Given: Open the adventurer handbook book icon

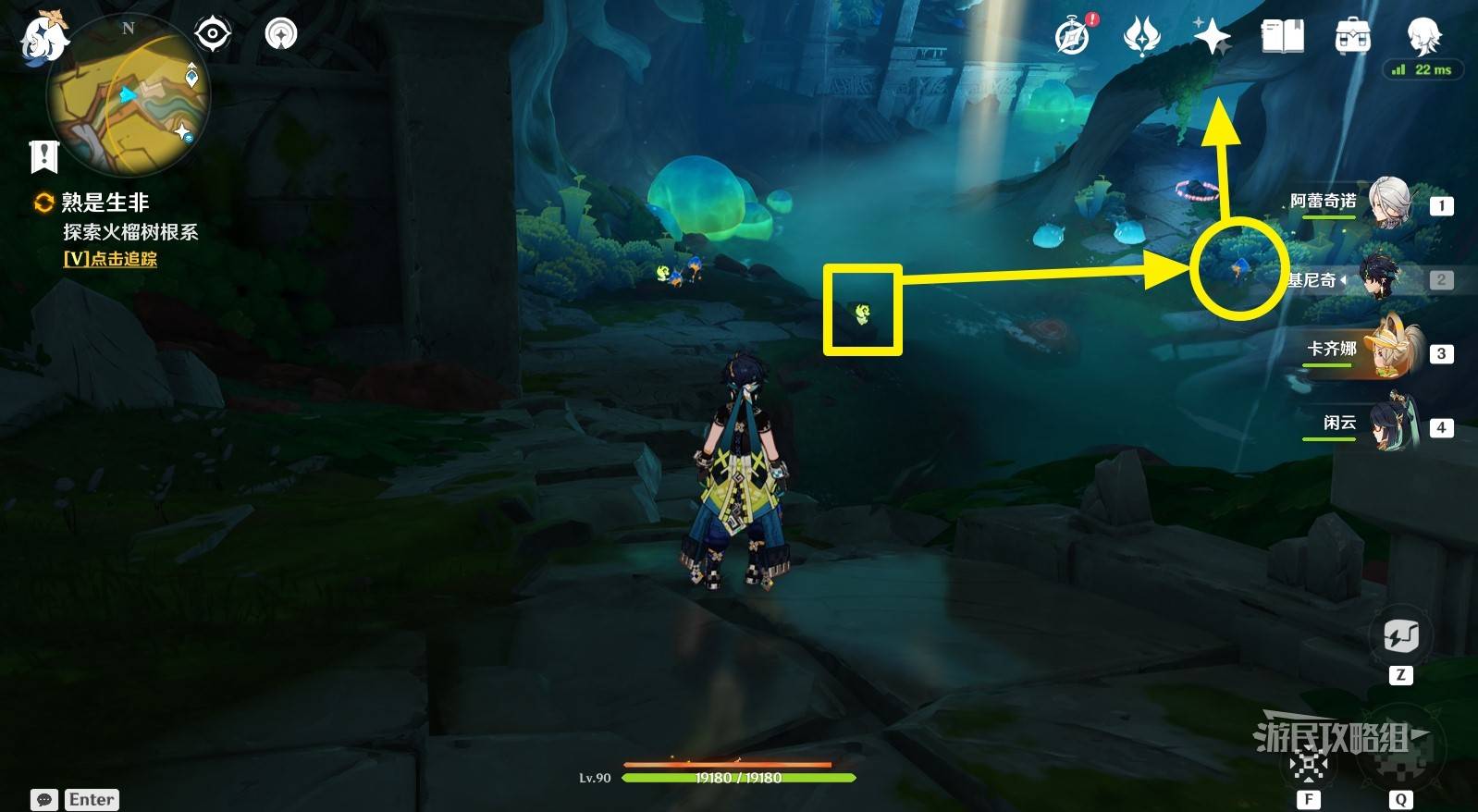Looking at the screenshot, I should pos(1282,37).
